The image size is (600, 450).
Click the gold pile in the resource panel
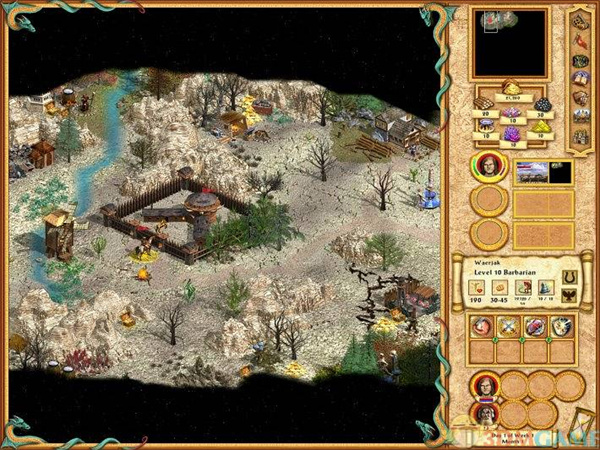point(510,88)
